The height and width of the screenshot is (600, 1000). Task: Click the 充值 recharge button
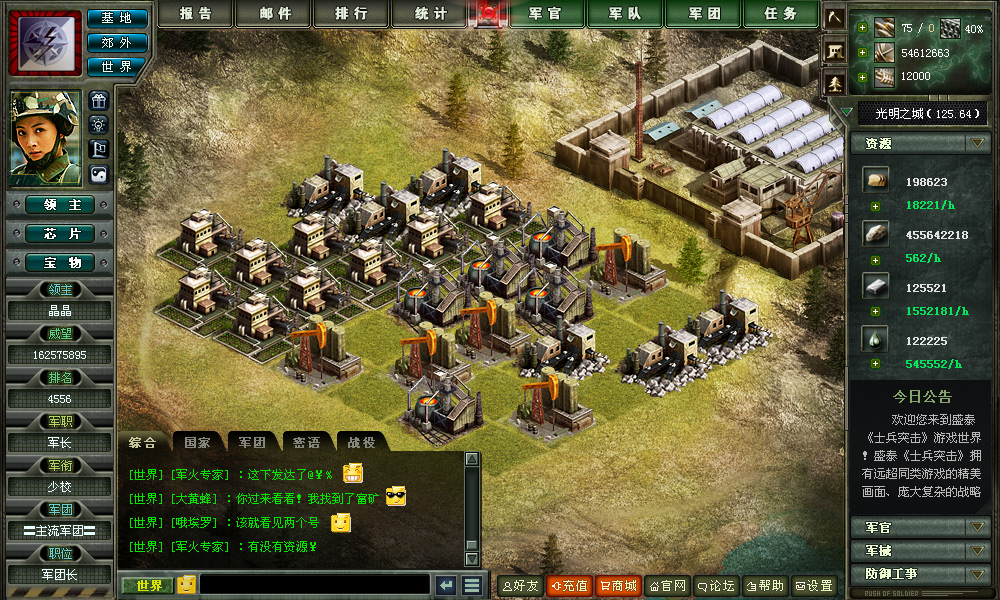(x=568, y=586)
